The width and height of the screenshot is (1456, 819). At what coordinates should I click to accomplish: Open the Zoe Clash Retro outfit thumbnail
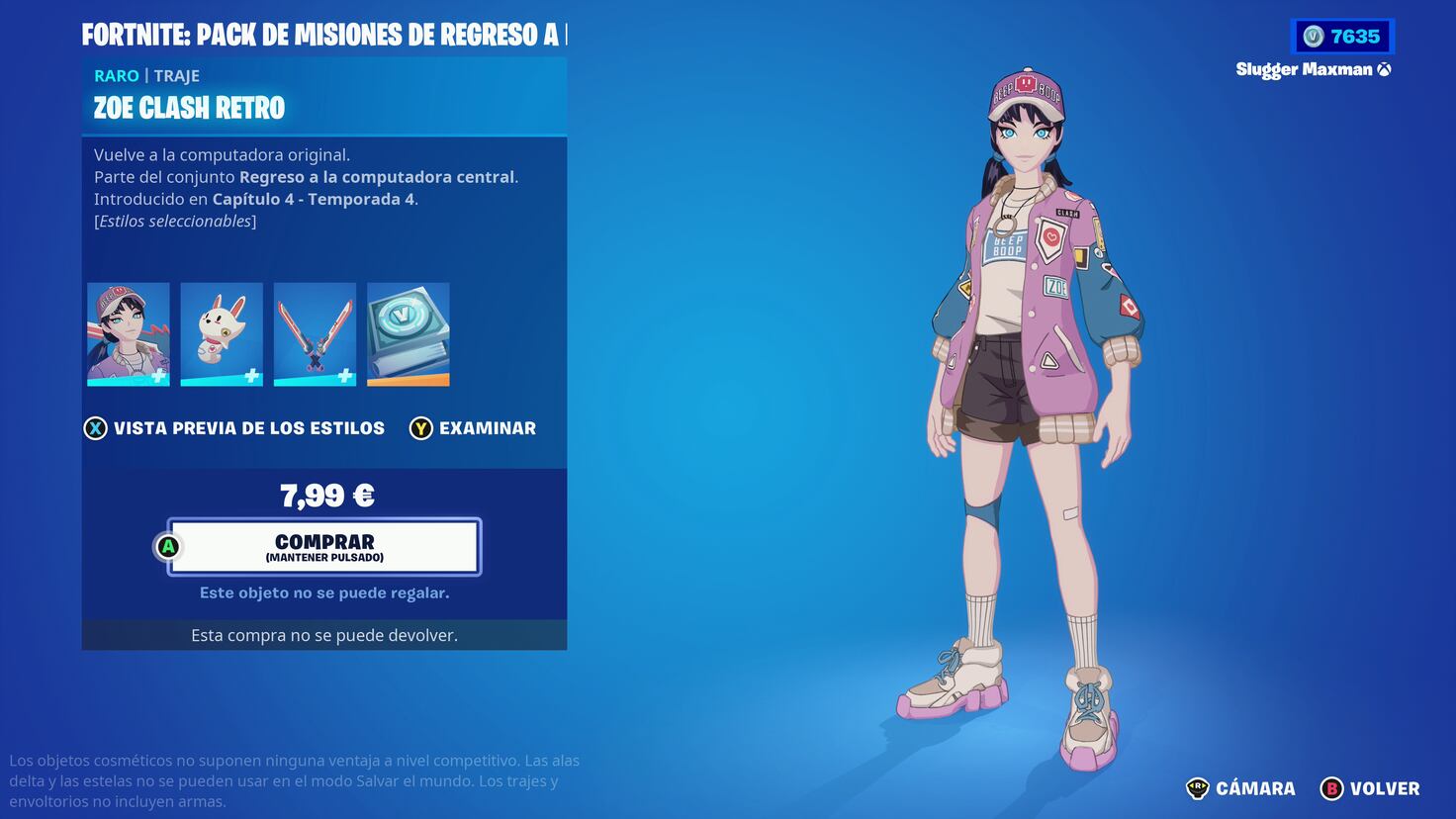[x=128, y=333]
